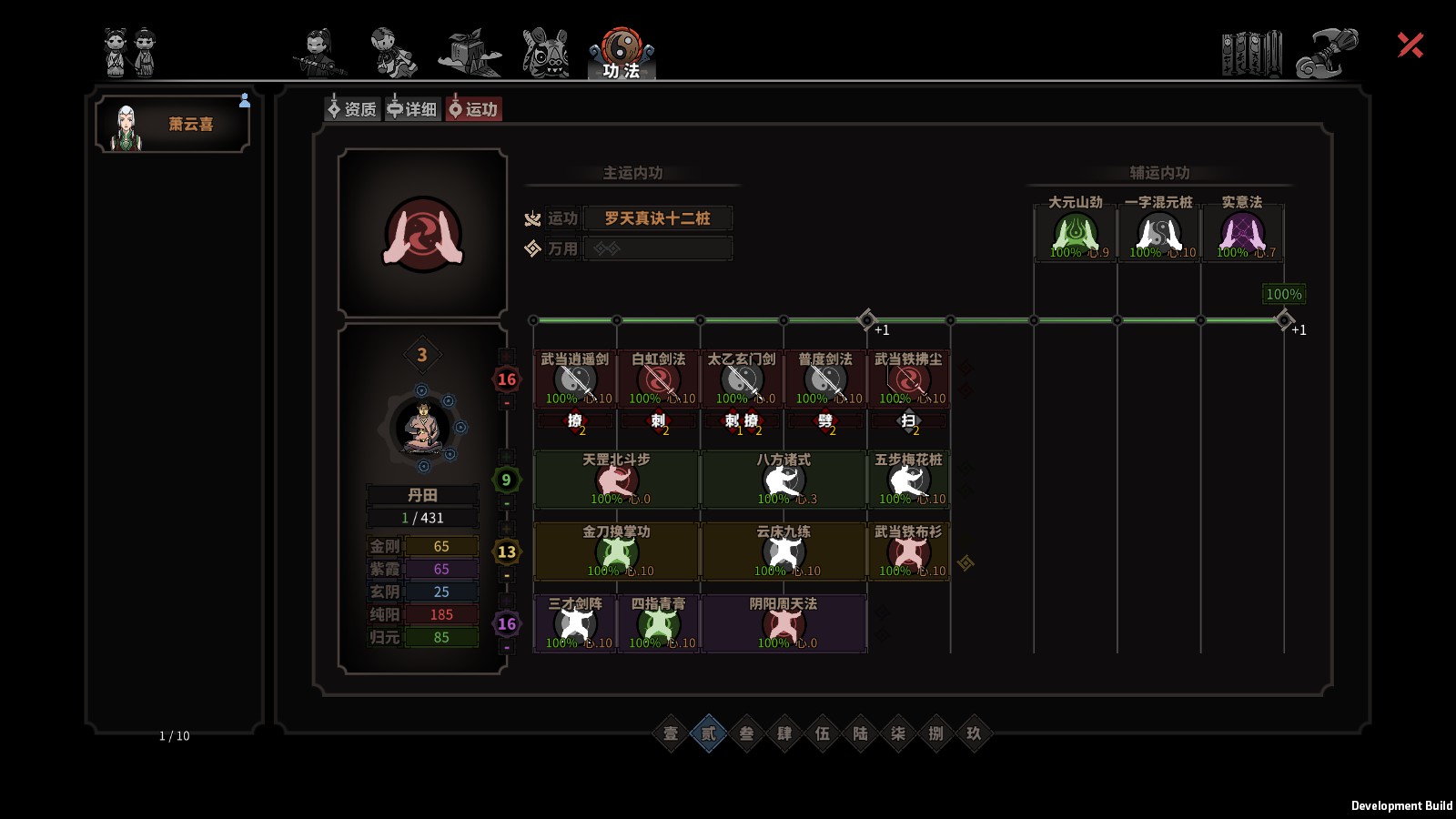Choose the 白虹剑法 skill slot

[659, 379]
